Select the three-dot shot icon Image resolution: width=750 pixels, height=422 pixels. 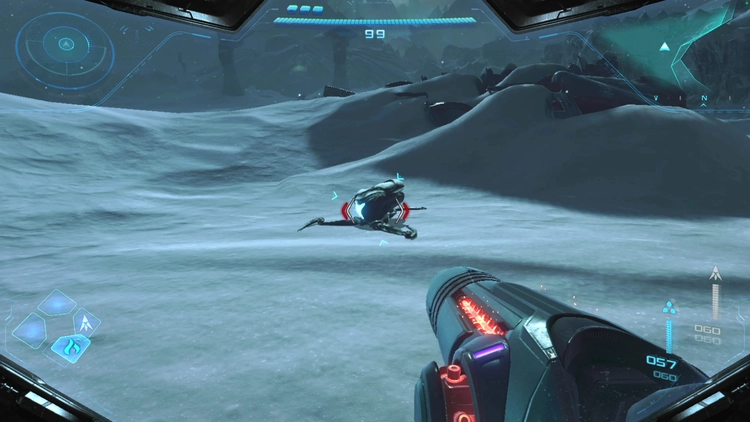(x=670, y=307)
